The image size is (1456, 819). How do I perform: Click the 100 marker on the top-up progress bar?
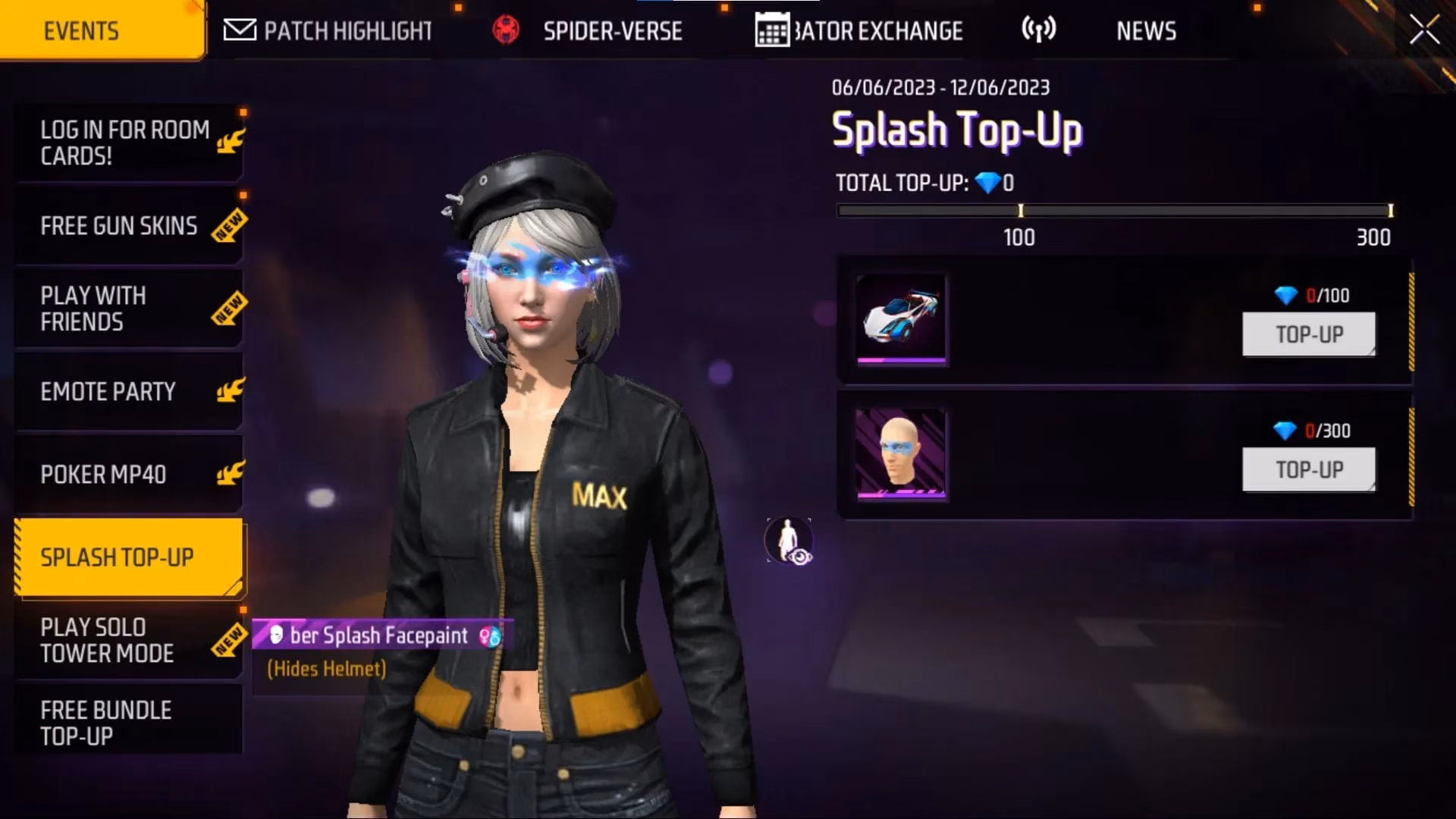(x=1020, y=209)
